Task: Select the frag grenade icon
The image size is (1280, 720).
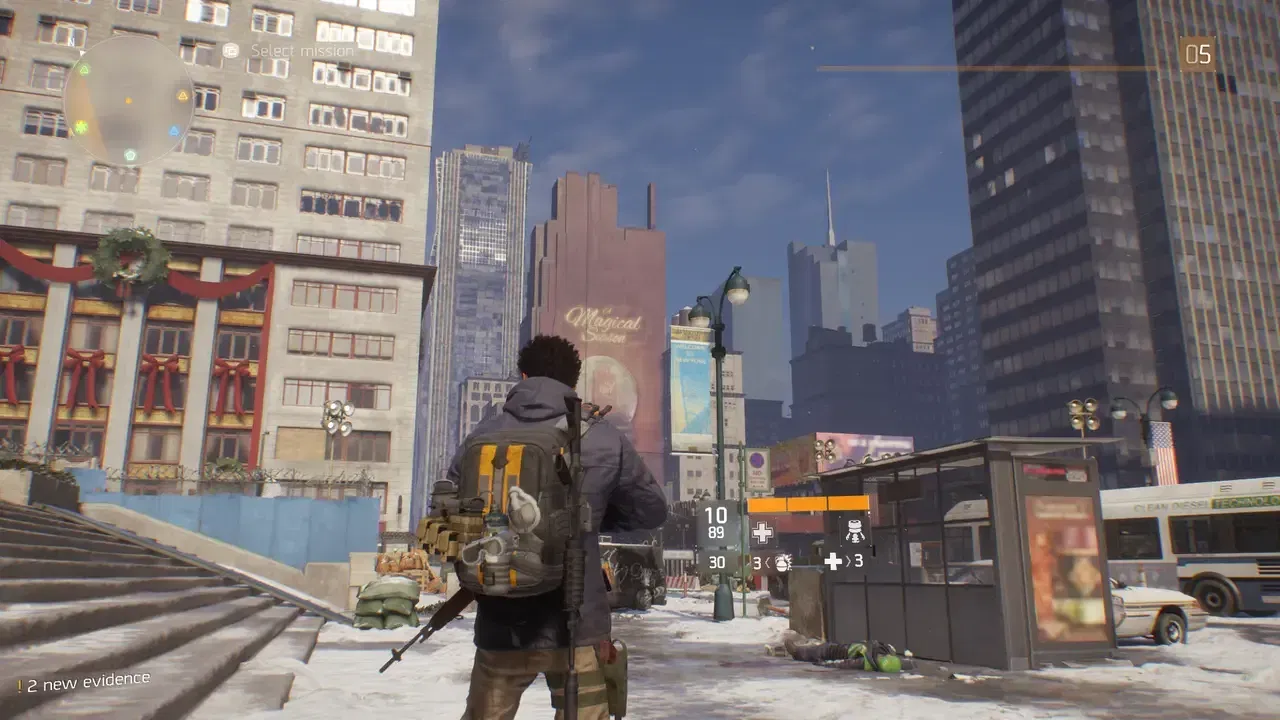Action: (783, 562)
